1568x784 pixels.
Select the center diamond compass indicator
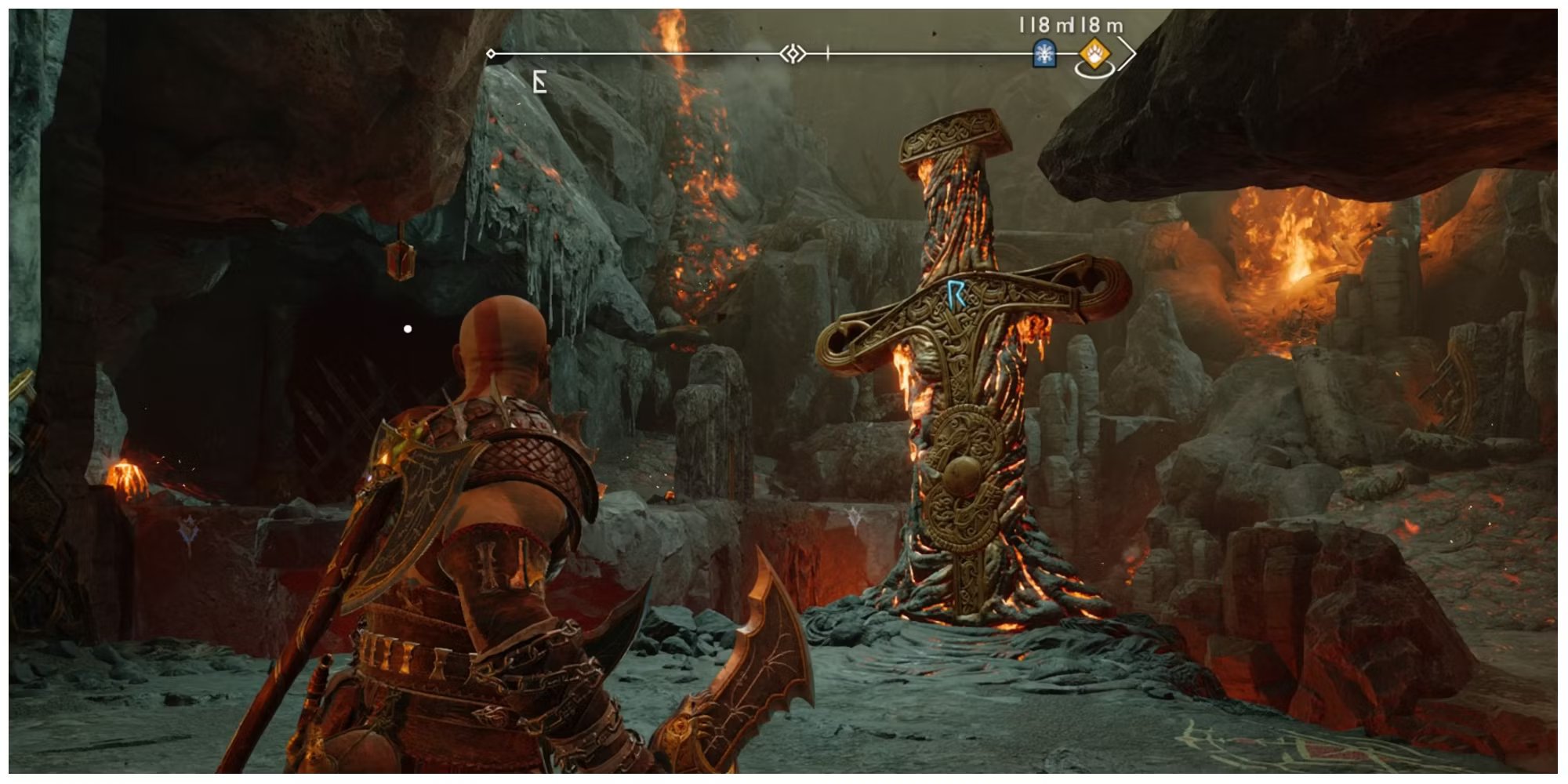click(793, 54)
